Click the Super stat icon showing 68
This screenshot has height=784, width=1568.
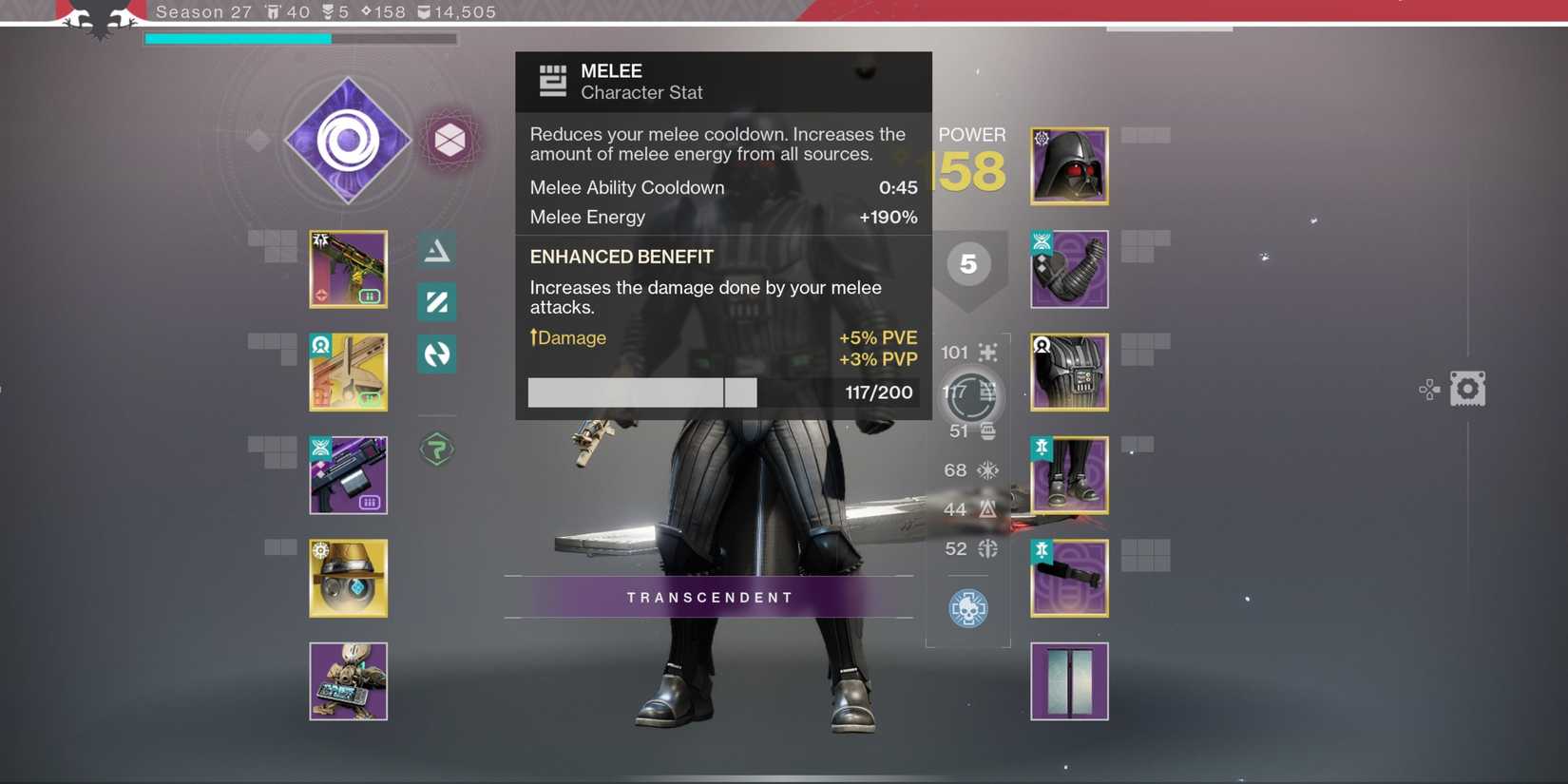986,469
